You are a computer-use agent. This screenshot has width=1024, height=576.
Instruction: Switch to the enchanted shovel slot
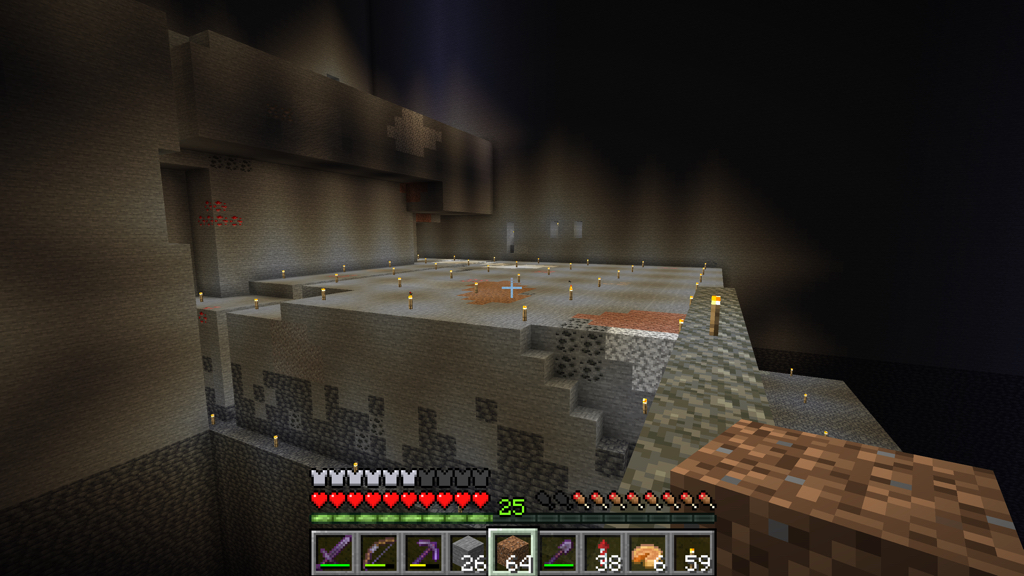click(x=558, y=552)
